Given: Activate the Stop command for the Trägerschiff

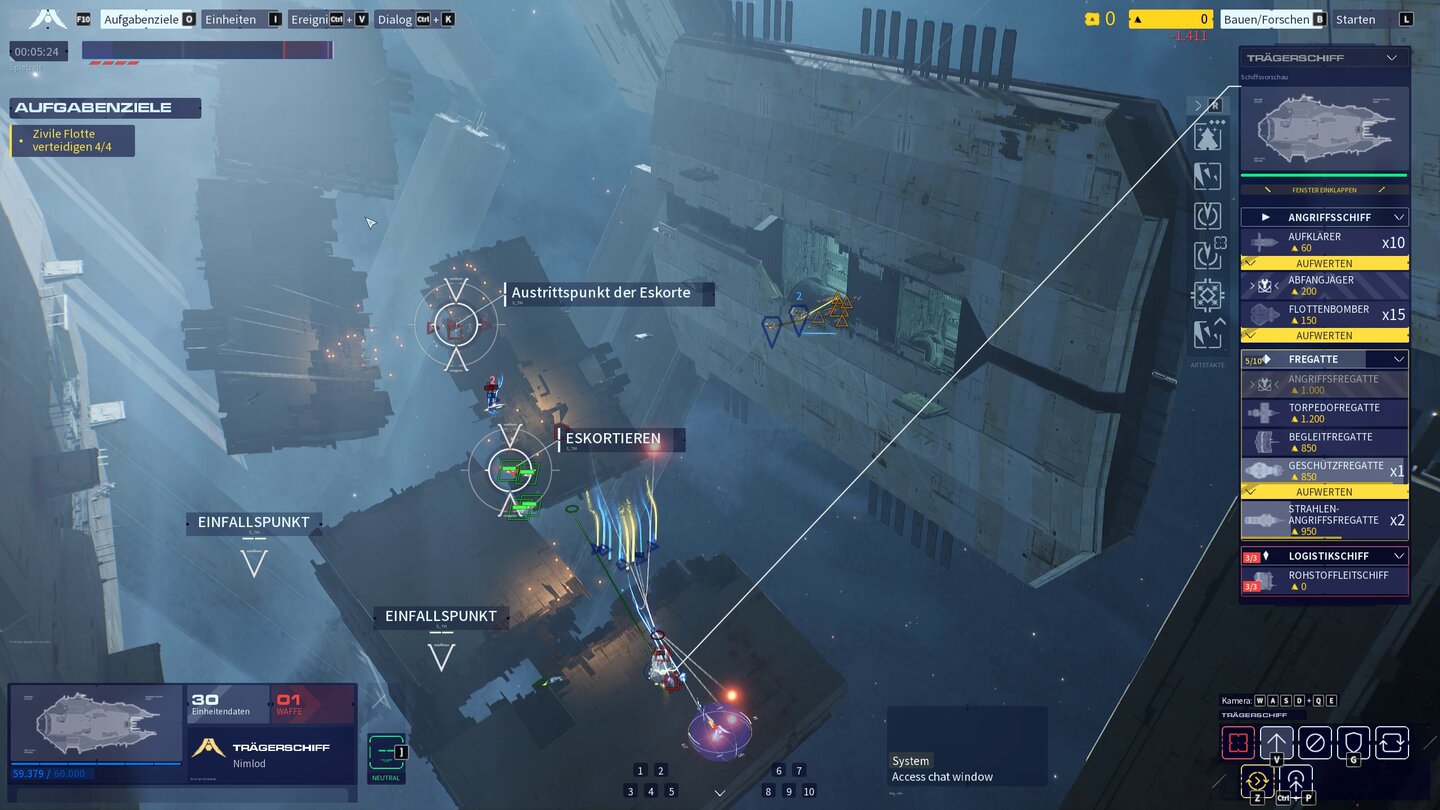Looking at the screenshot, I should [x=1313, y=740].
